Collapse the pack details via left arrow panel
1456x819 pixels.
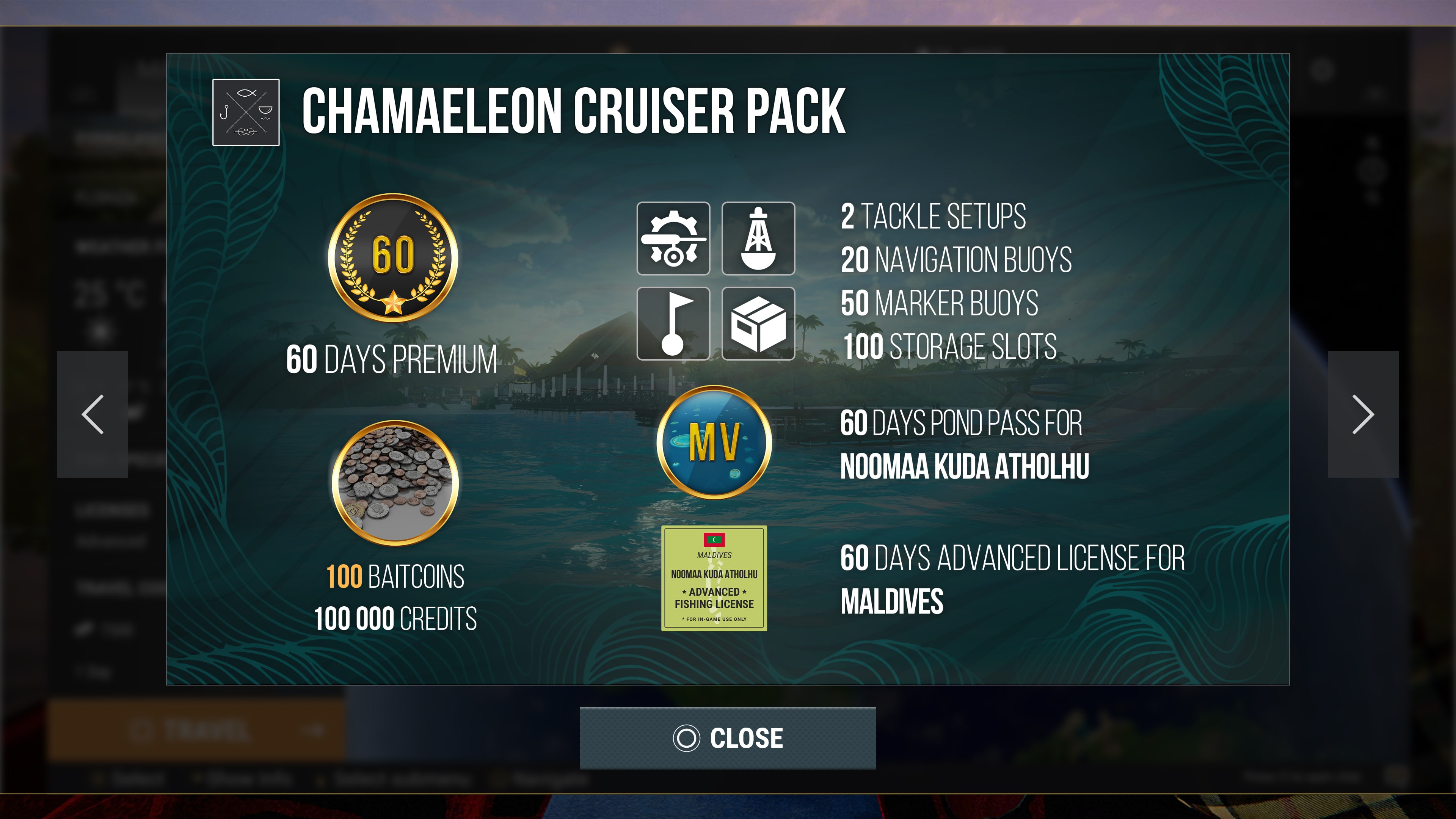[93, 415]
